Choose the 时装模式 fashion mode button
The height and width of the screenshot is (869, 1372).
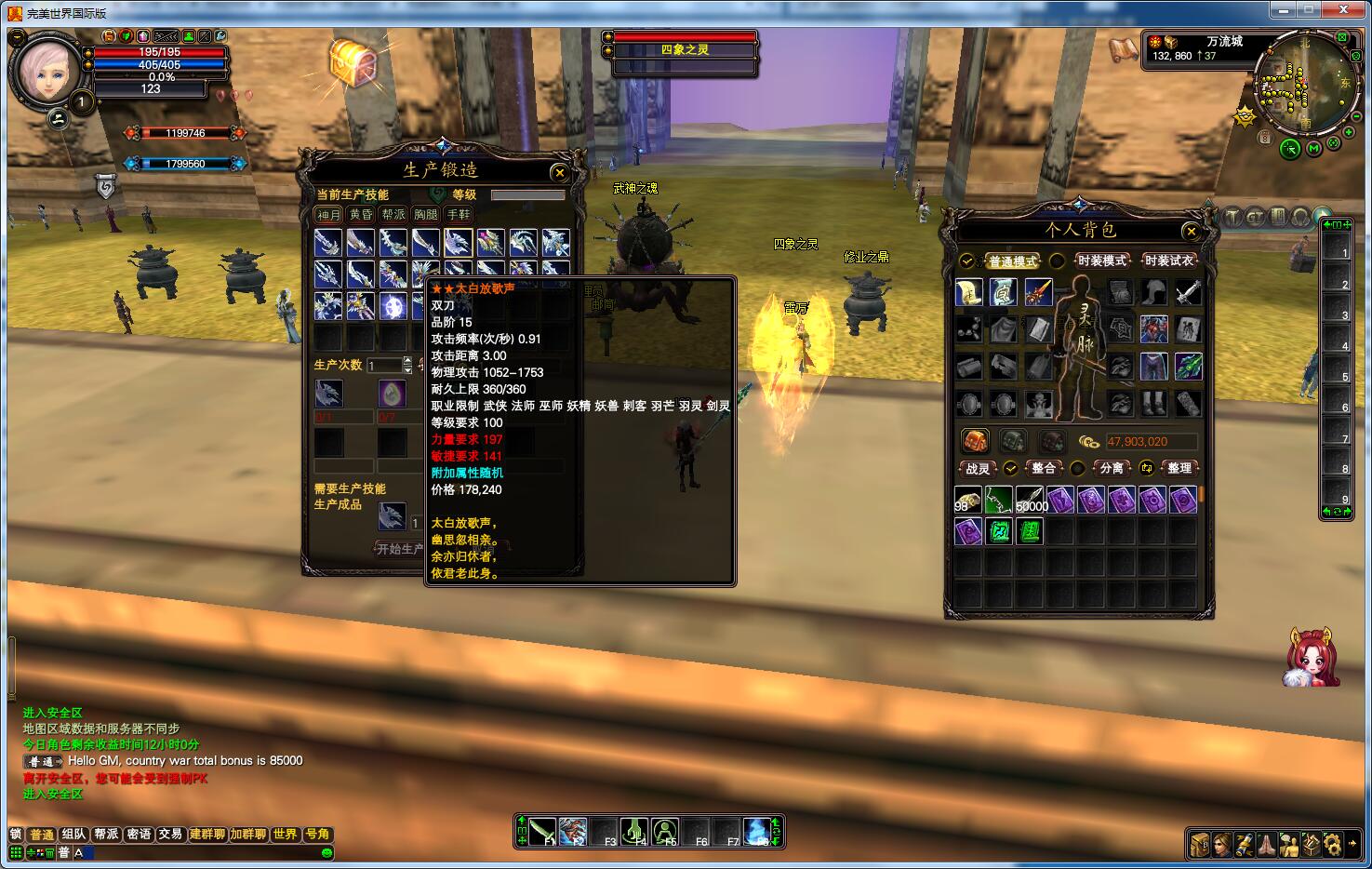1101,261
